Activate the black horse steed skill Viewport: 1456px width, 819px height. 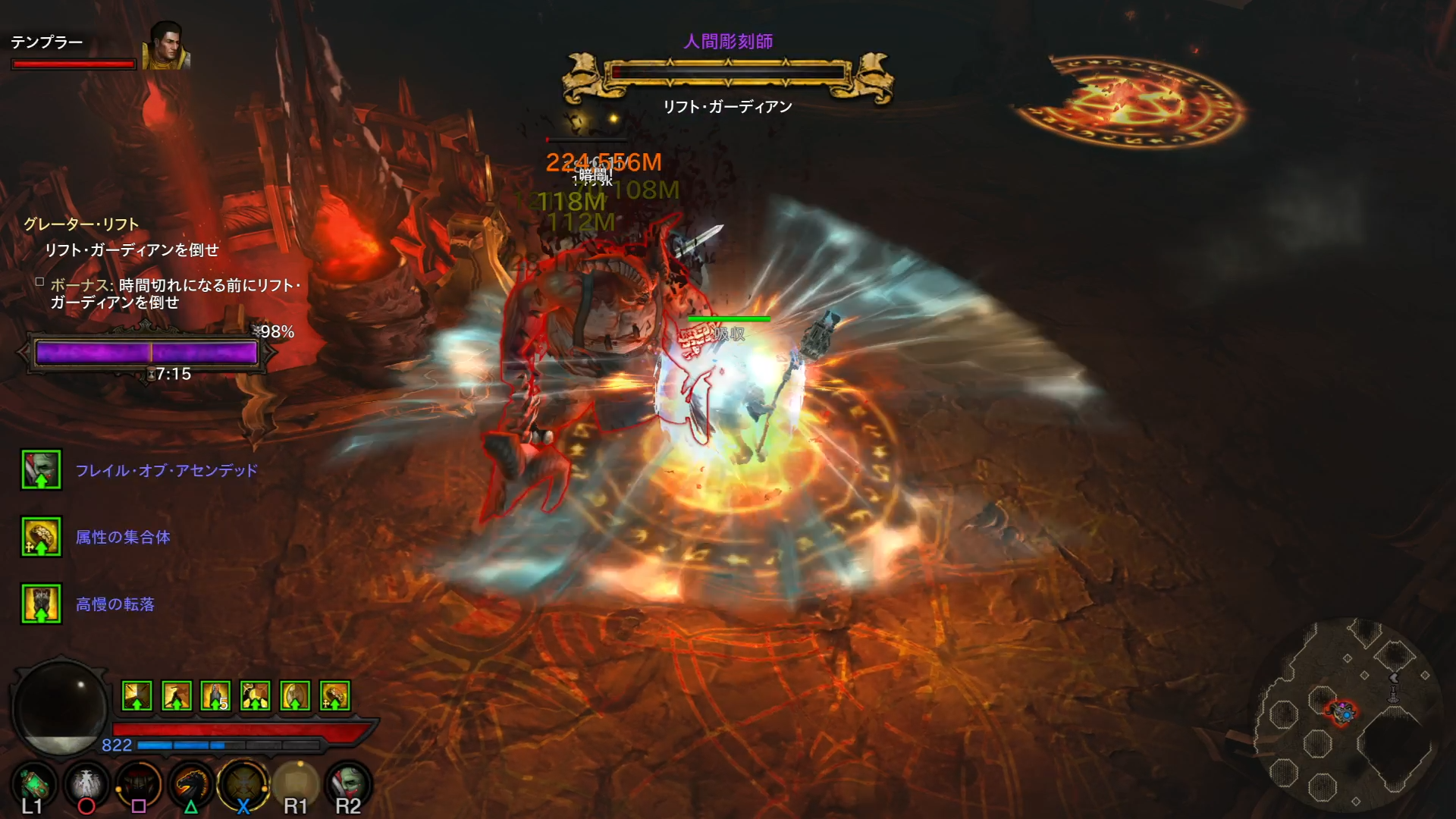pos(191,785)
